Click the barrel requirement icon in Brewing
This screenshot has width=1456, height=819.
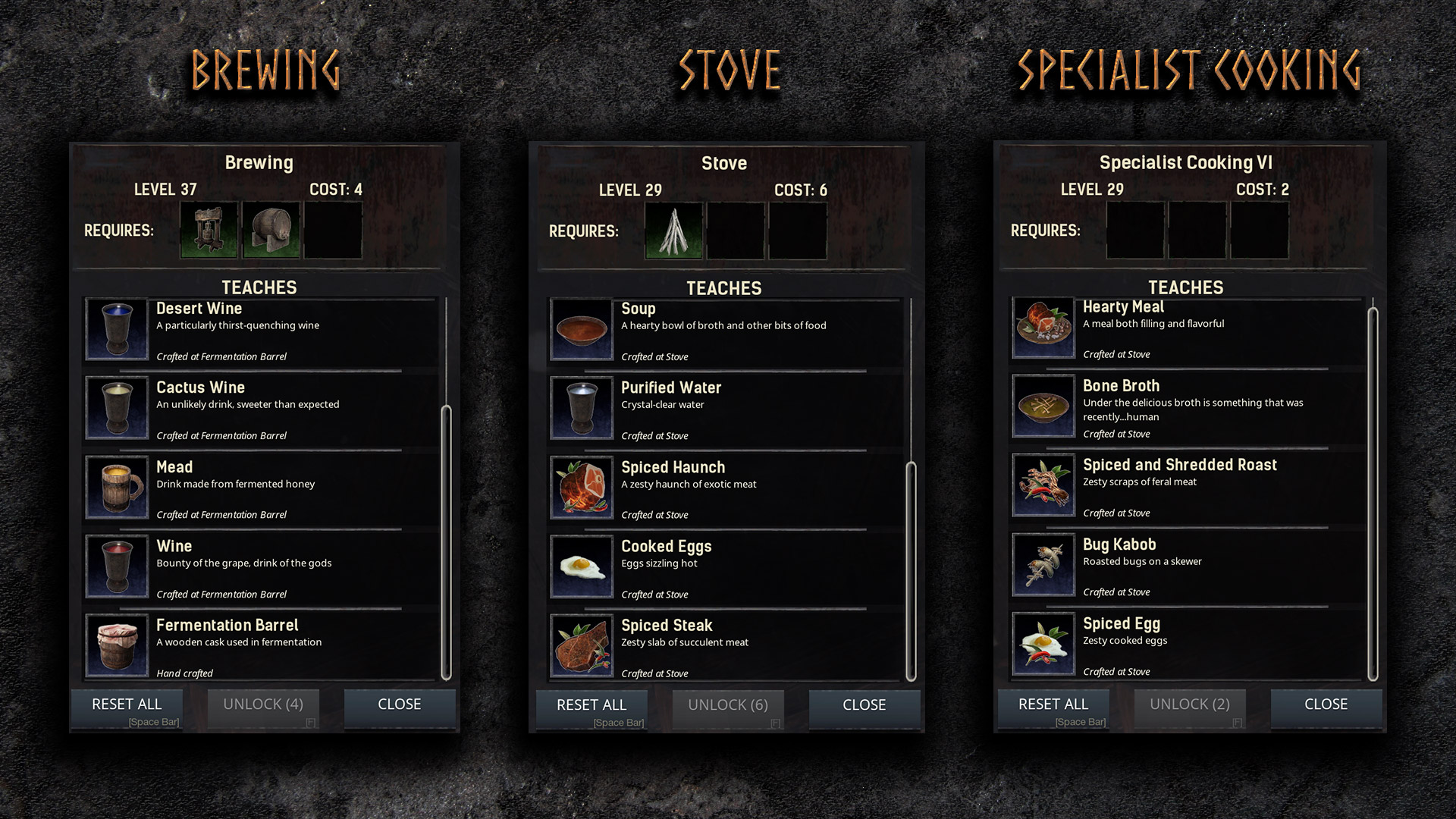coord(271,231)
